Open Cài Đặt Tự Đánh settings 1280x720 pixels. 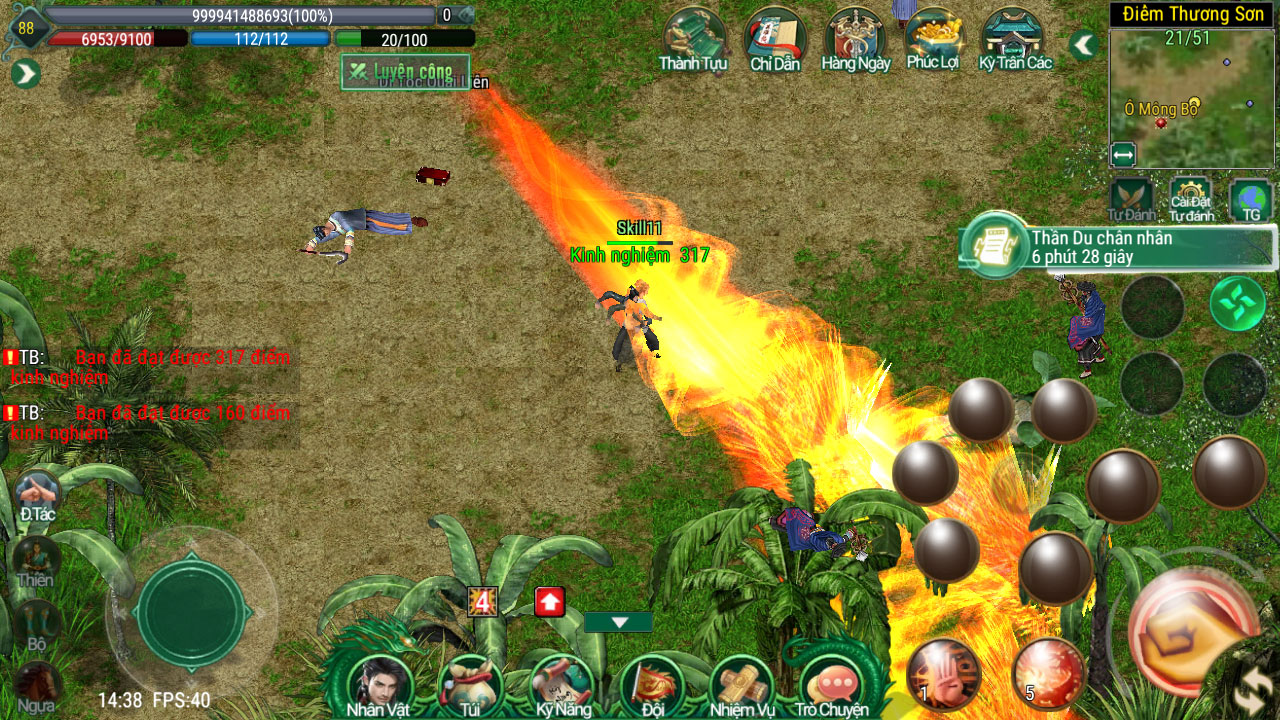click(1191, 198)
